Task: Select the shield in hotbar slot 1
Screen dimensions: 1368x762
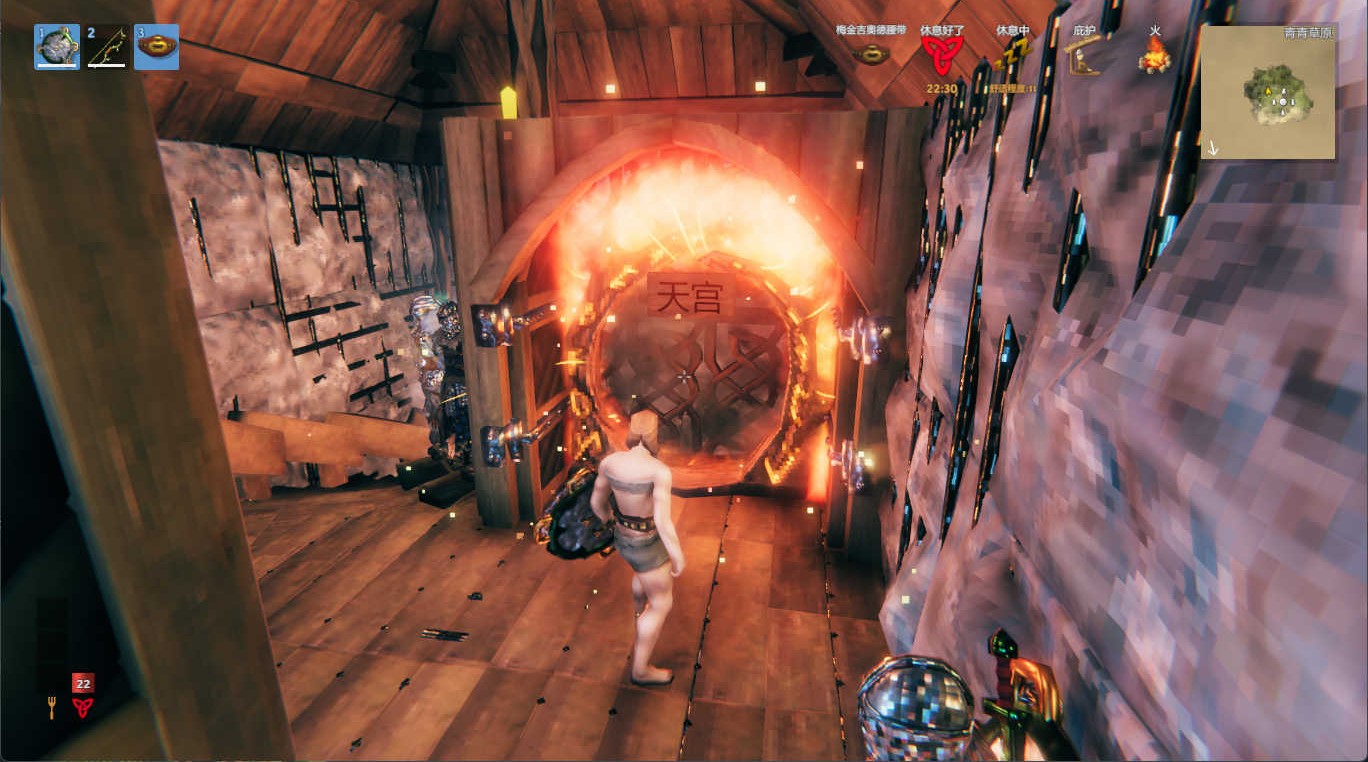Action: (57, 47)
